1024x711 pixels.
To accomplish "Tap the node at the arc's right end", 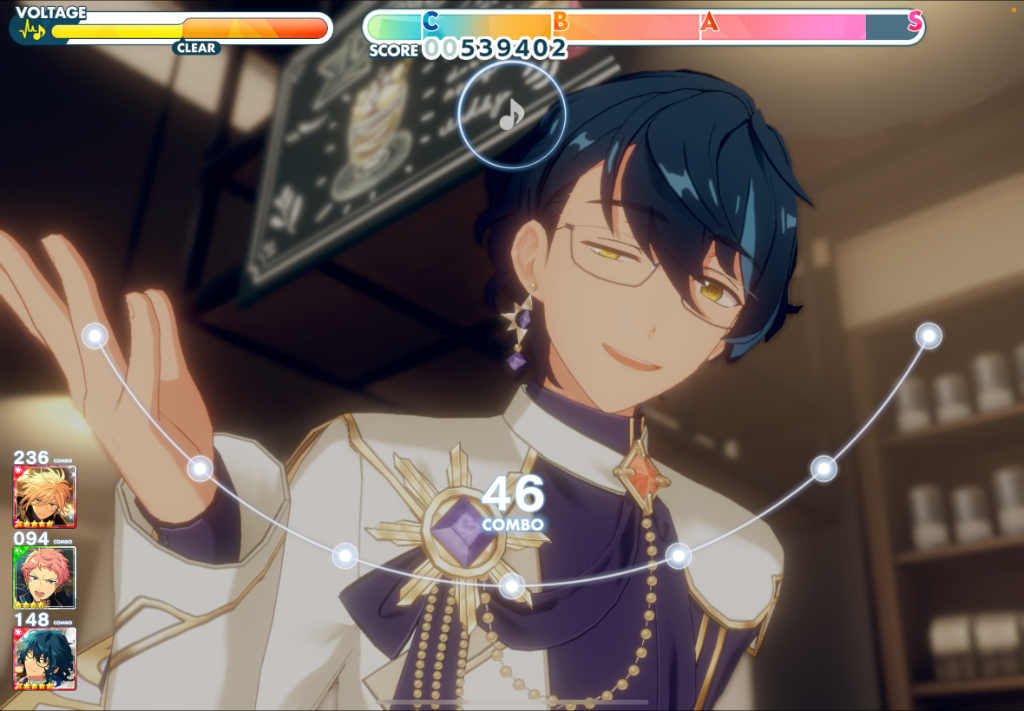I will pos(929,336).
